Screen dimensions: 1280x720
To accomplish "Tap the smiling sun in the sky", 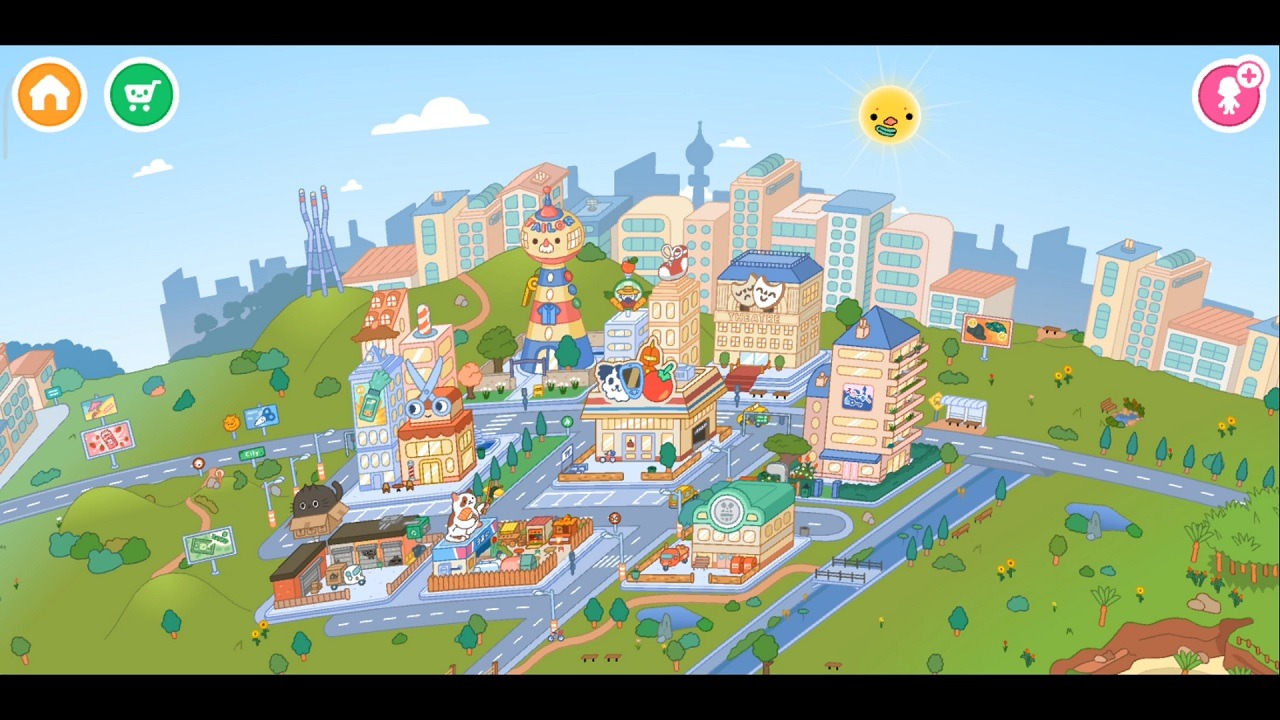I will 888,115.
